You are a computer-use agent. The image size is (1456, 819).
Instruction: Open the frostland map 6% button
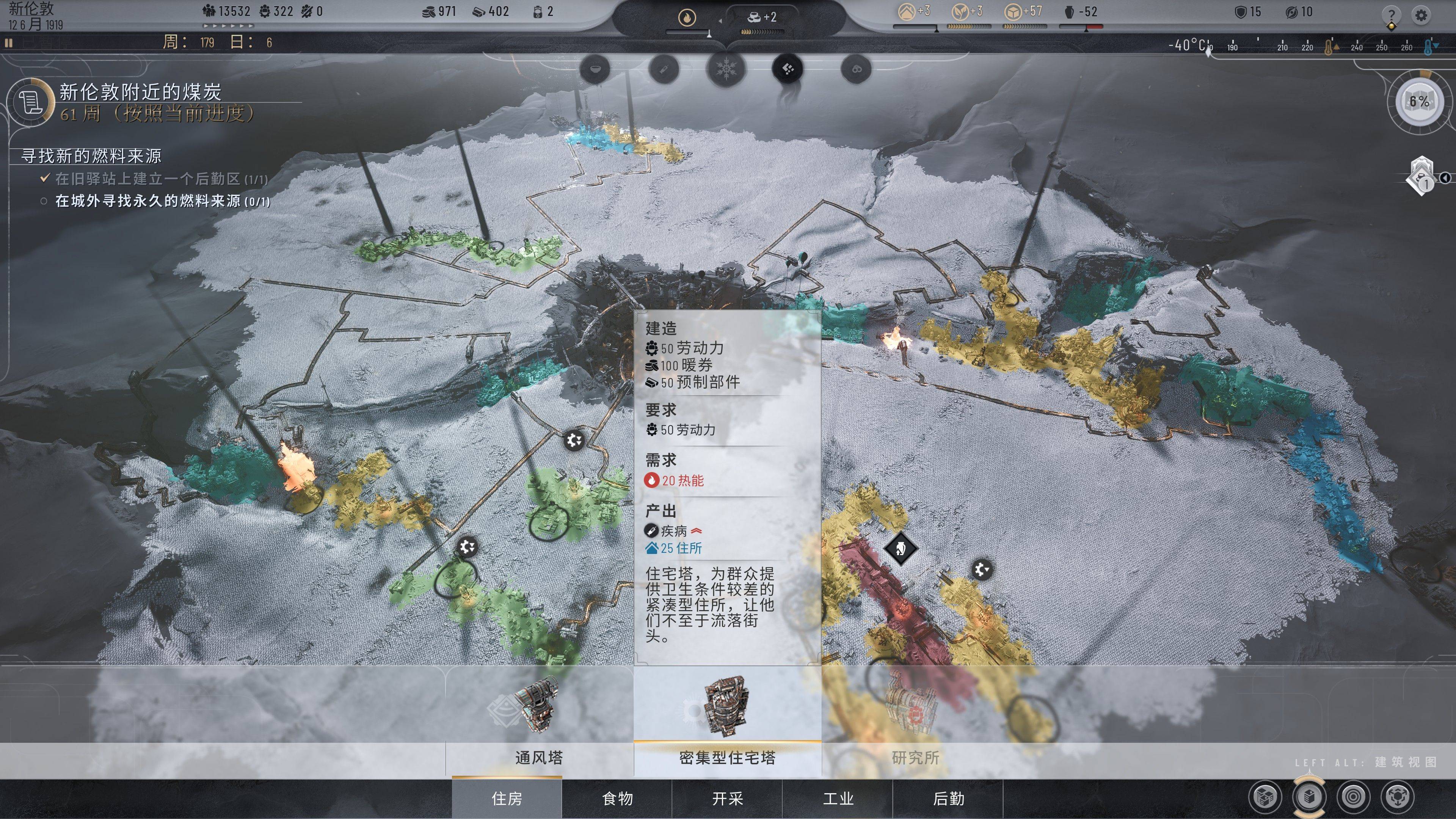[x=1419, y=102]
